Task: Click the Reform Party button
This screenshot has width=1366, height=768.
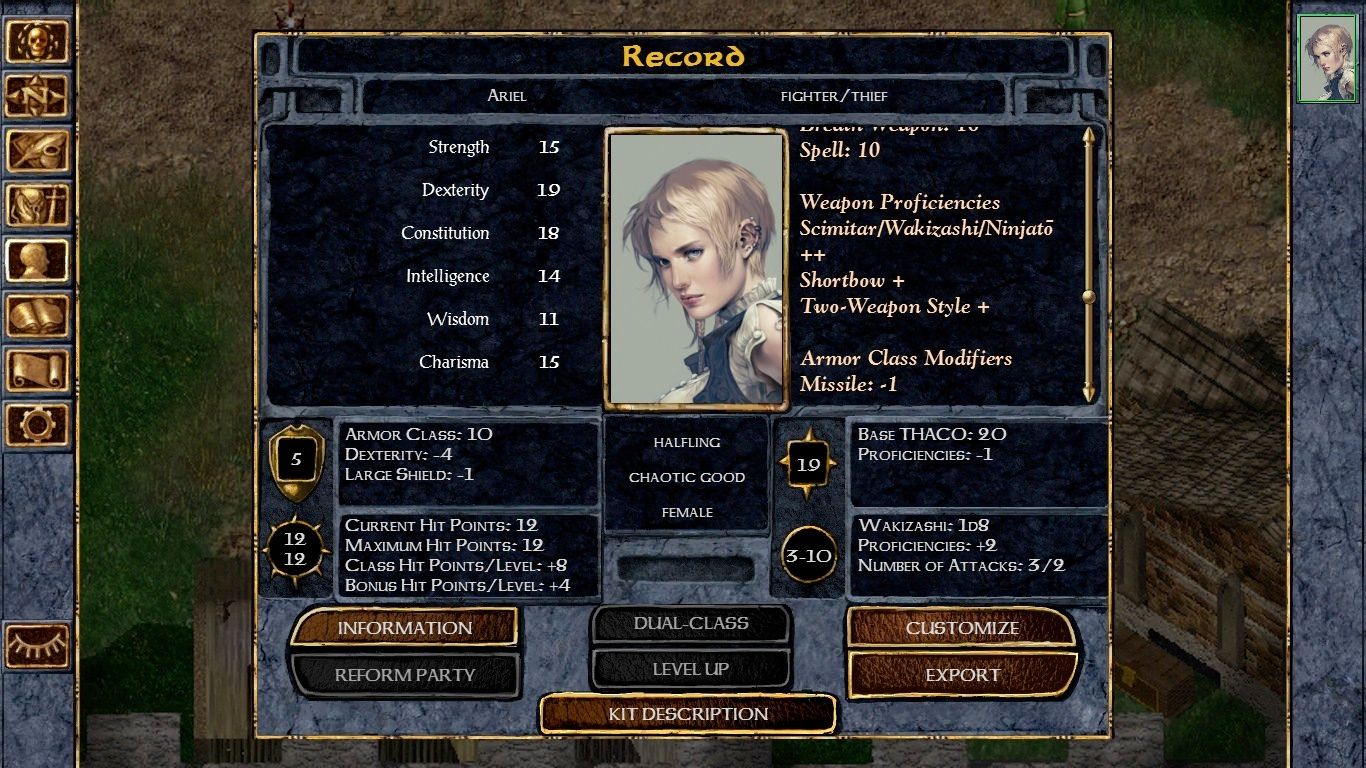Action: coord(404,675)
